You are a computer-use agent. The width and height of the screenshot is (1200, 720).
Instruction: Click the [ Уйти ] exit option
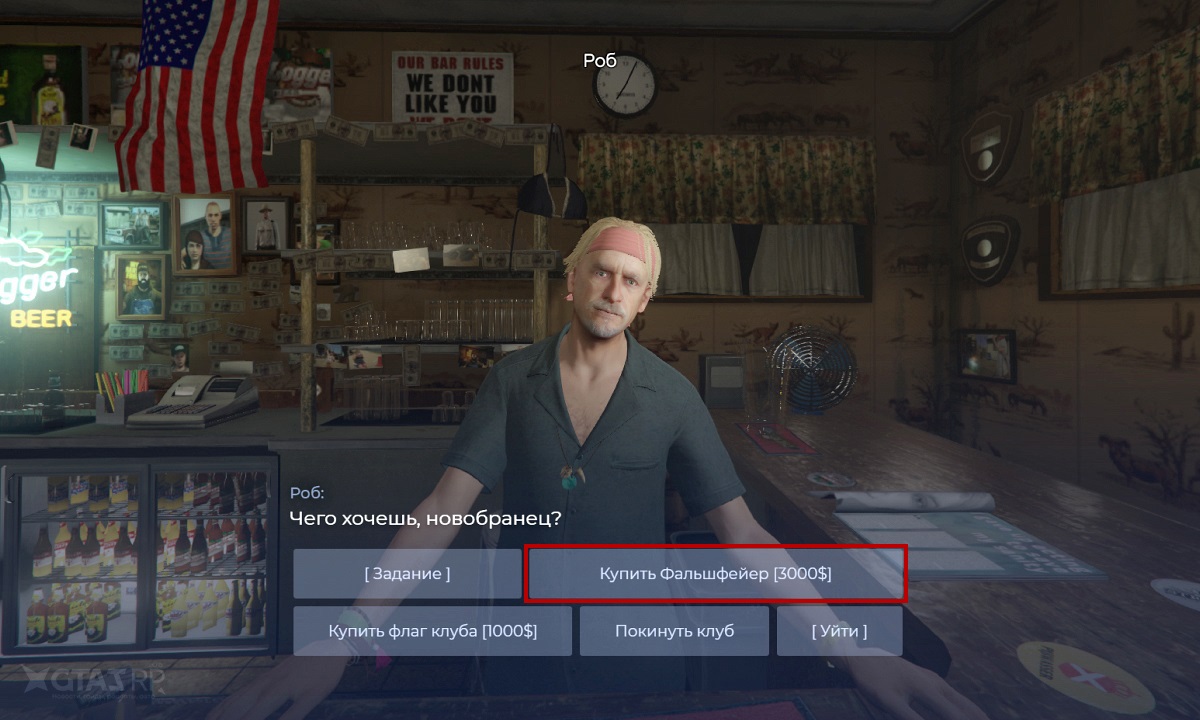tap(839, 631)
